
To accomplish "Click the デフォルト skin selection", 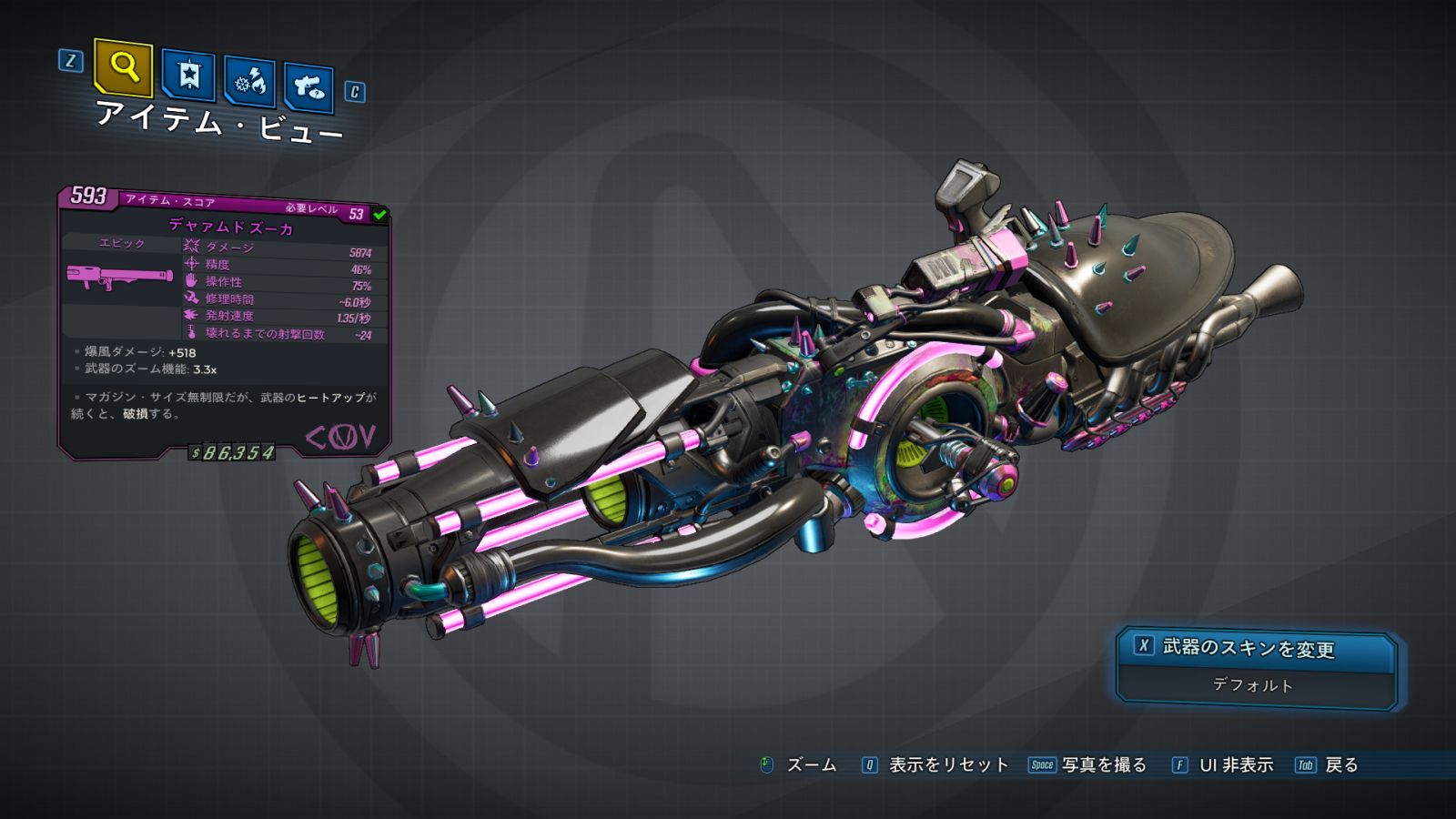I will pyautogui.click(x=1253, y=685).
